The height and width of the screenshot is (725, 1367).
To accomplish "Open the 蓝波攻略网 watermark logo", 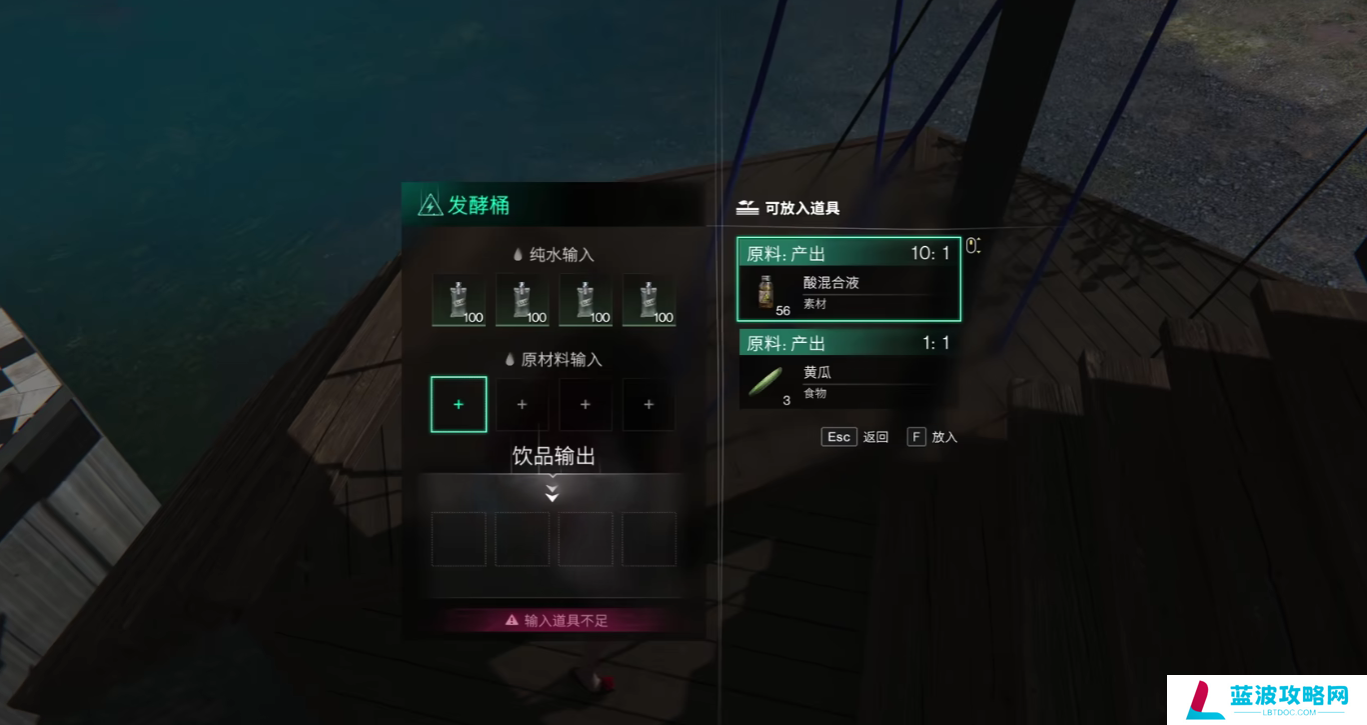I will click(1266, 699).
